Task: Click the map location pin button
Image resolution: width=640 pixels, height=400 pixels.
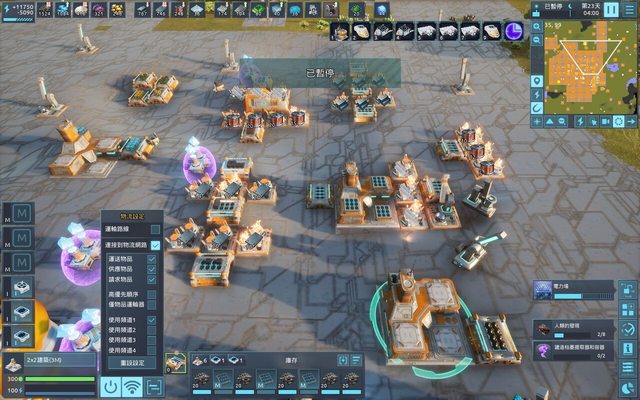Action: tap(537, 79)
